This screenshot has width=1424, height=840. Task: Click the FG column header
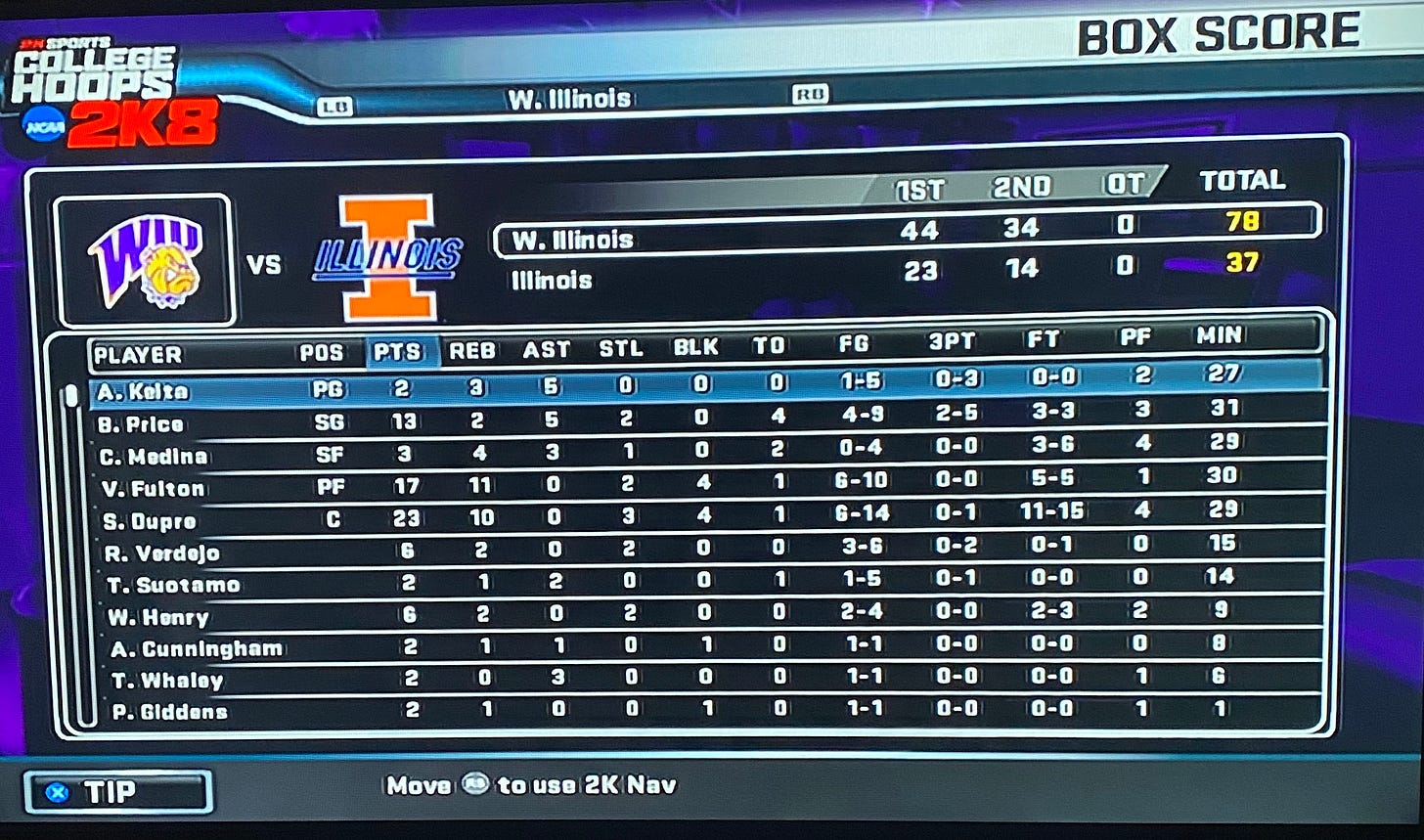(853, 343)
